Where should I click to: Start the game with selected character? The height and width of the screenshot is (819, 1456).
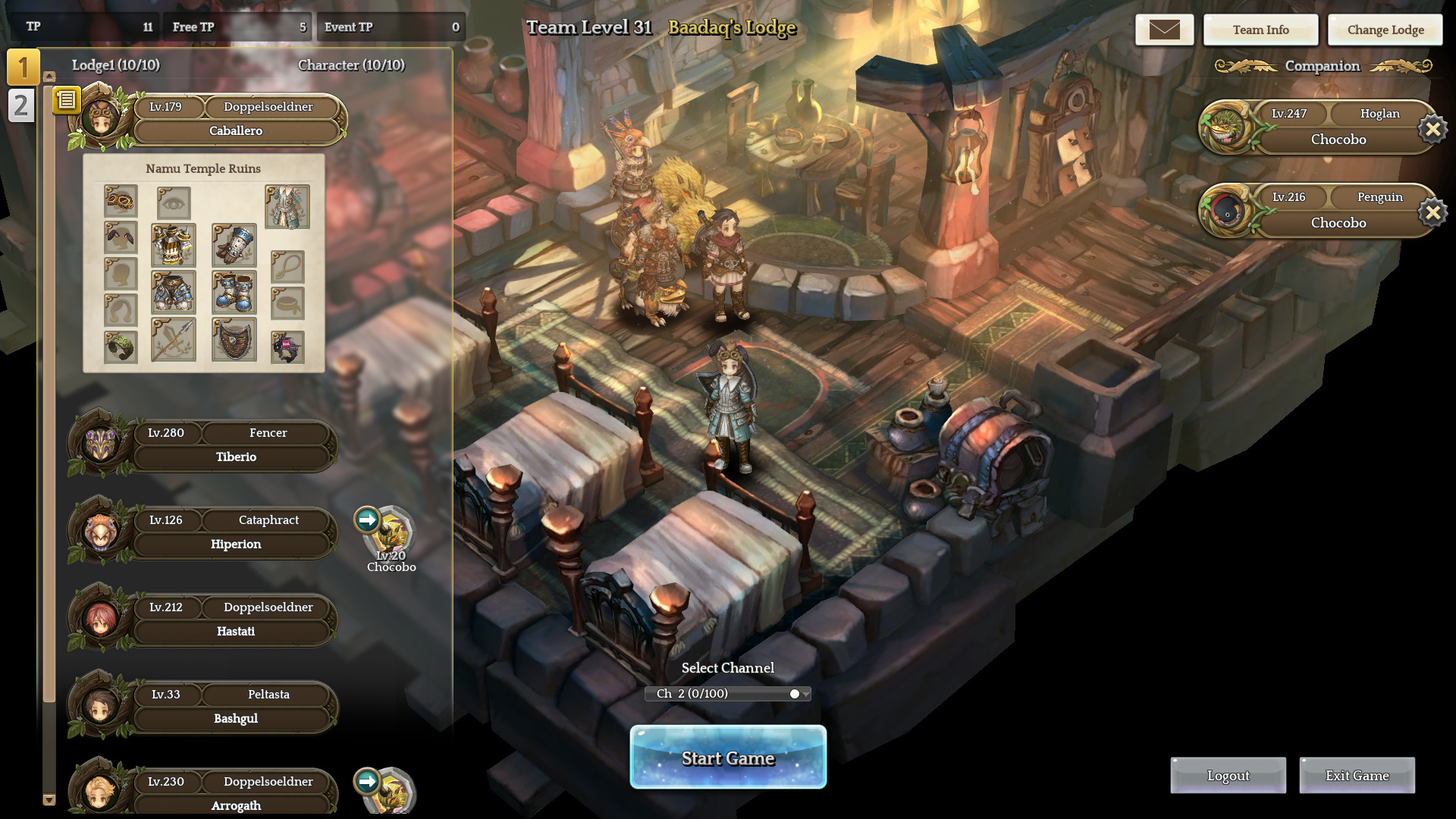coord(728,757)
